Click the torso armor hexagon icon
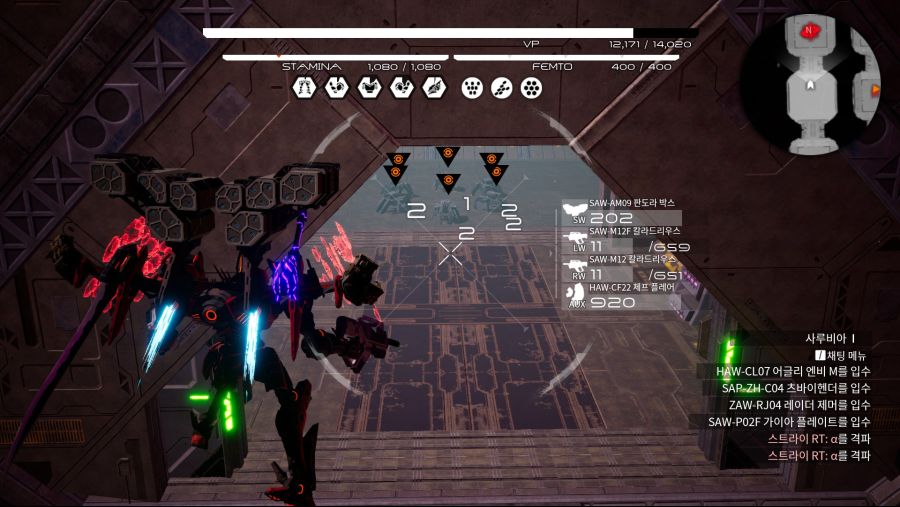This screenshot has height=507, width=900. tap(369, 88)
